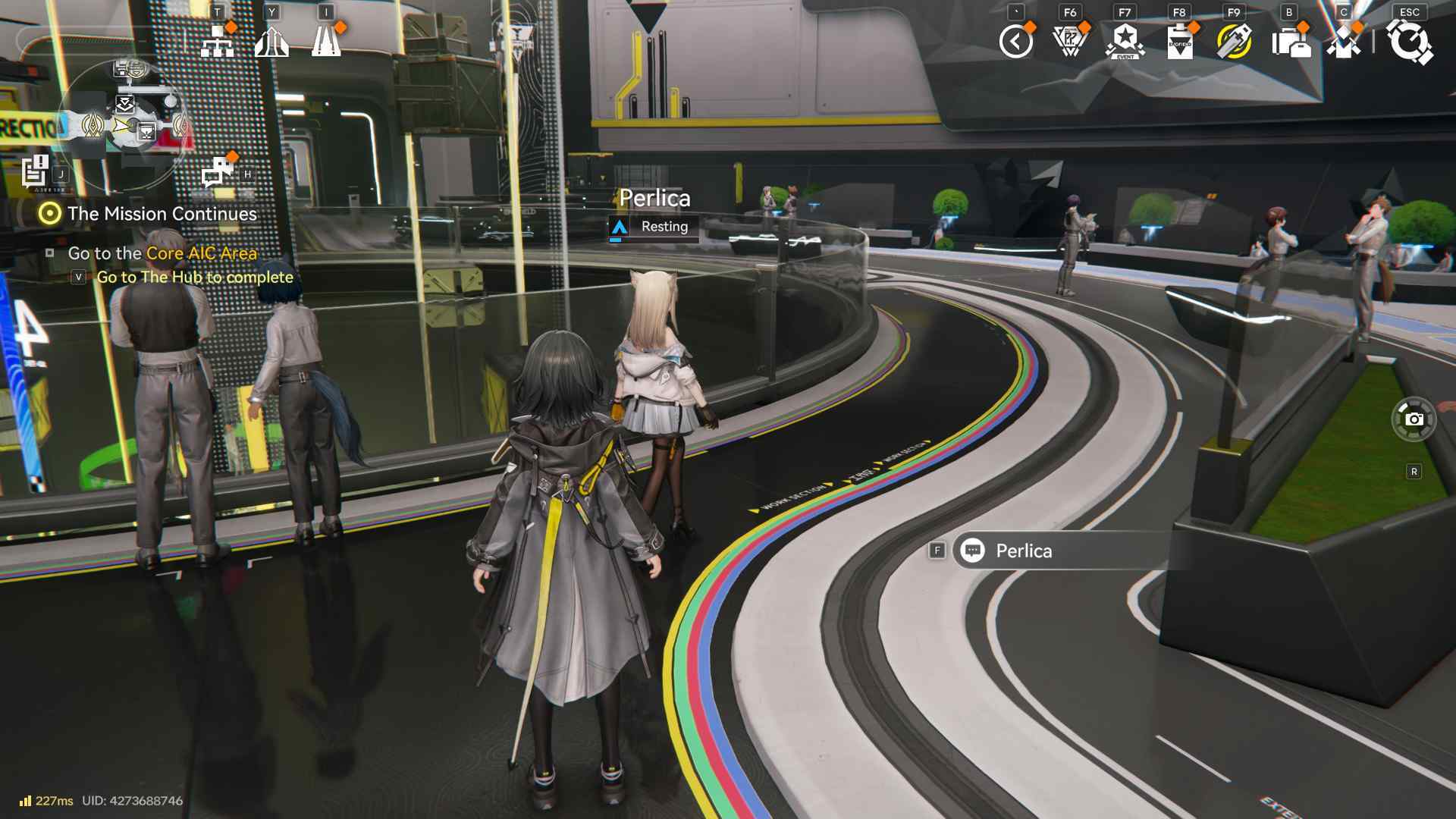Open the recent activity clock icon
The width and height of the screenshot is (1456, 819).
[x=1016, y=40]
